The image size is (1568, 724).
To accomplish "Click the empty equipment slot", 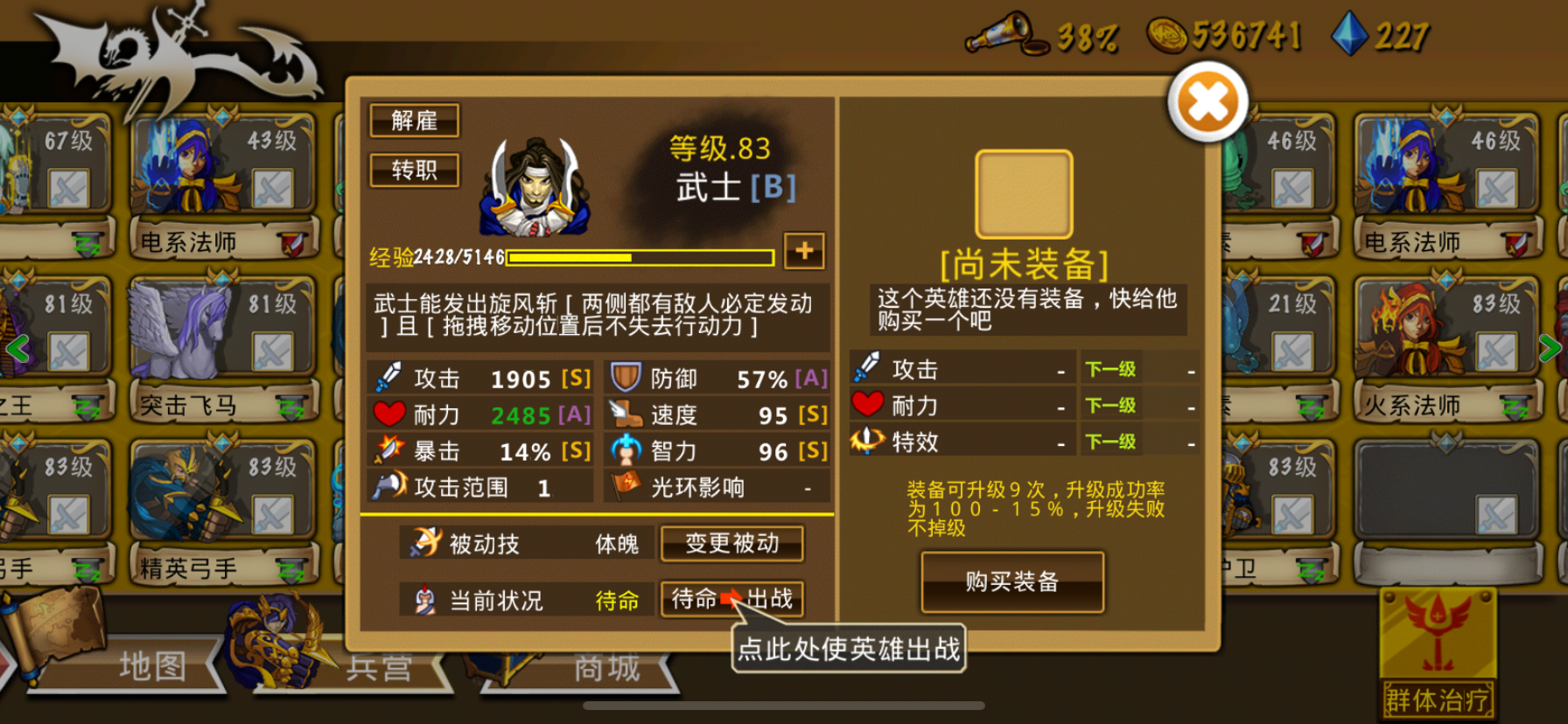I will pyautogui.click(x=1025, y=192).
